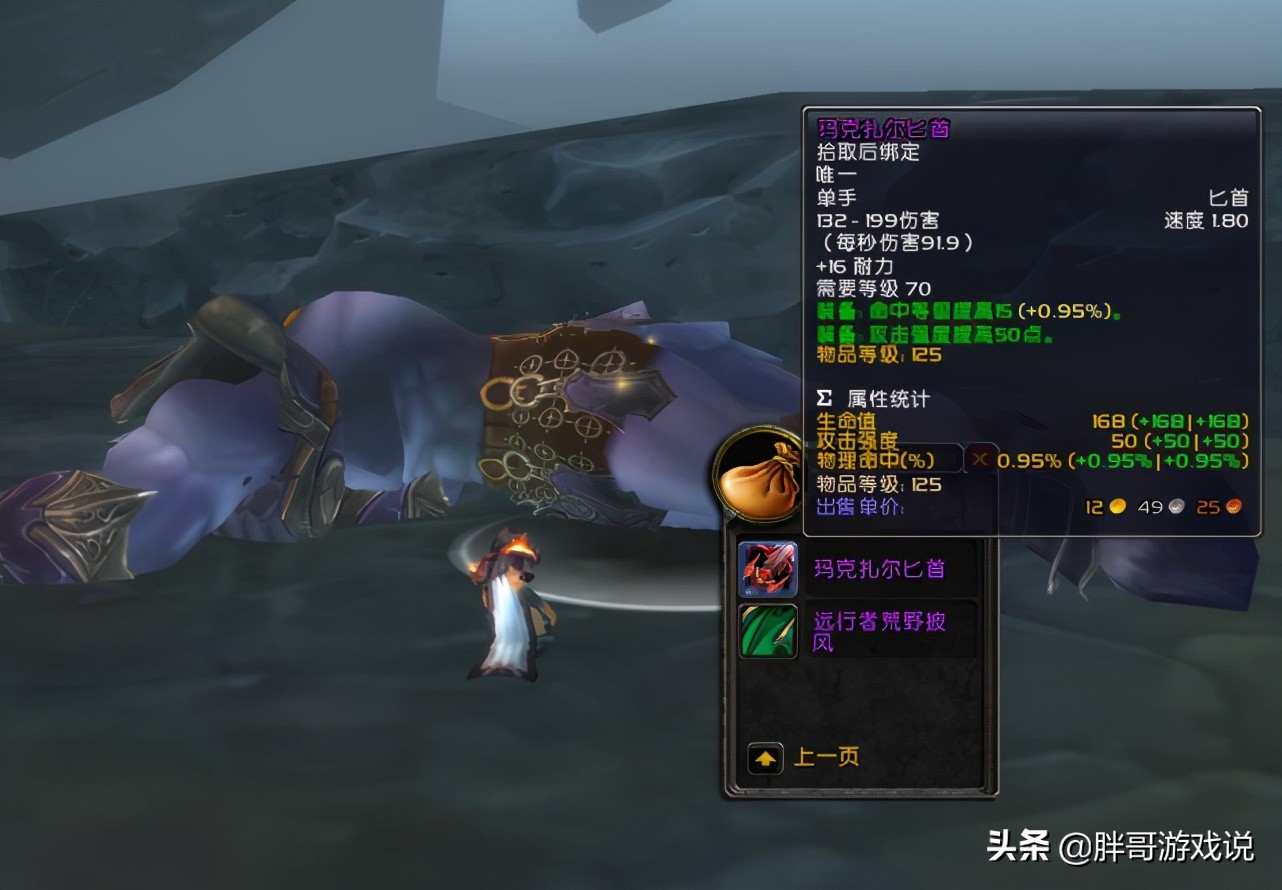Select the 远行者荒野披风 green cloak item icon

pos(767,632)
